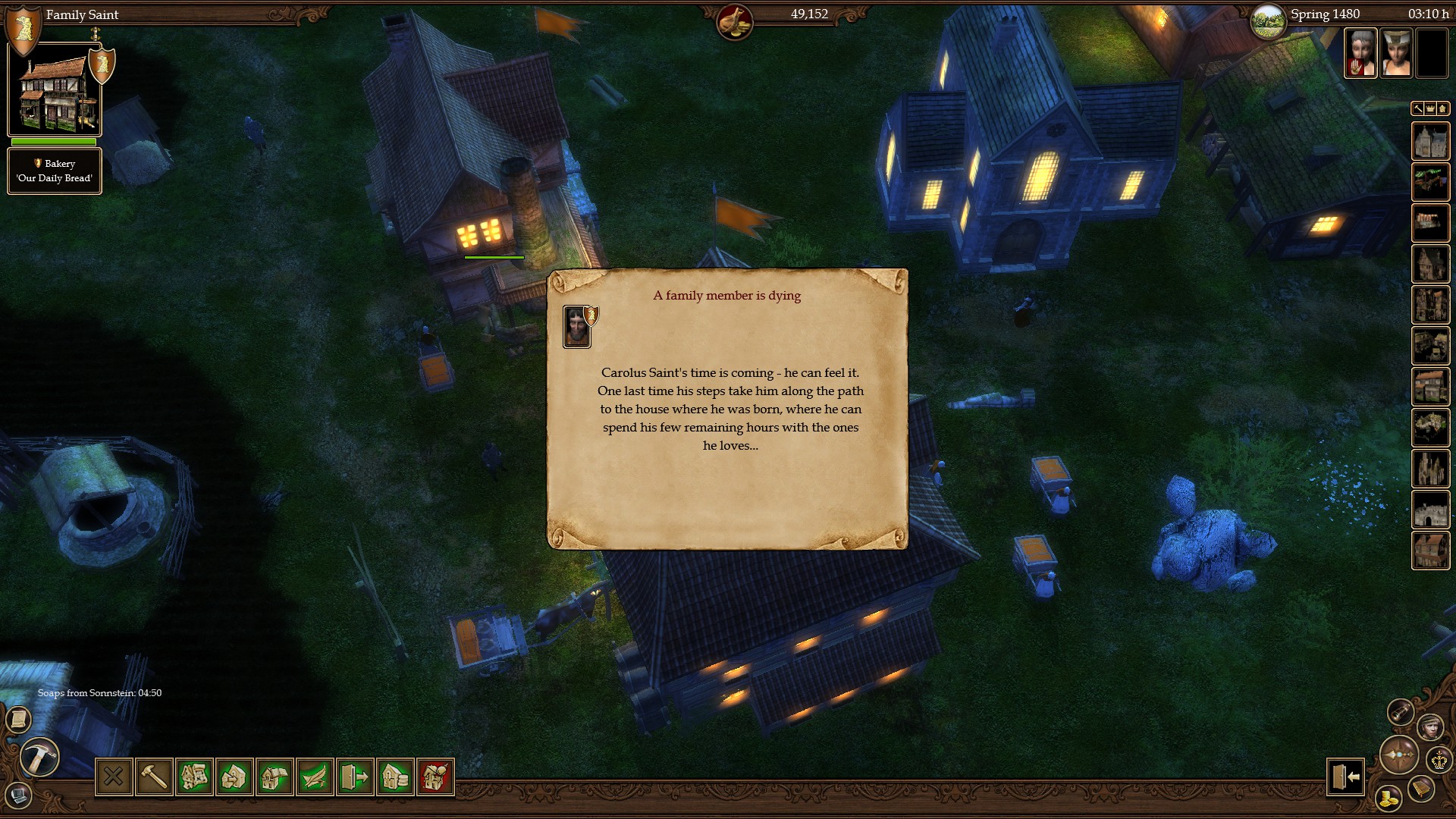
Task: Select the door exit icon in the toolbar
Action: (353, 777)
